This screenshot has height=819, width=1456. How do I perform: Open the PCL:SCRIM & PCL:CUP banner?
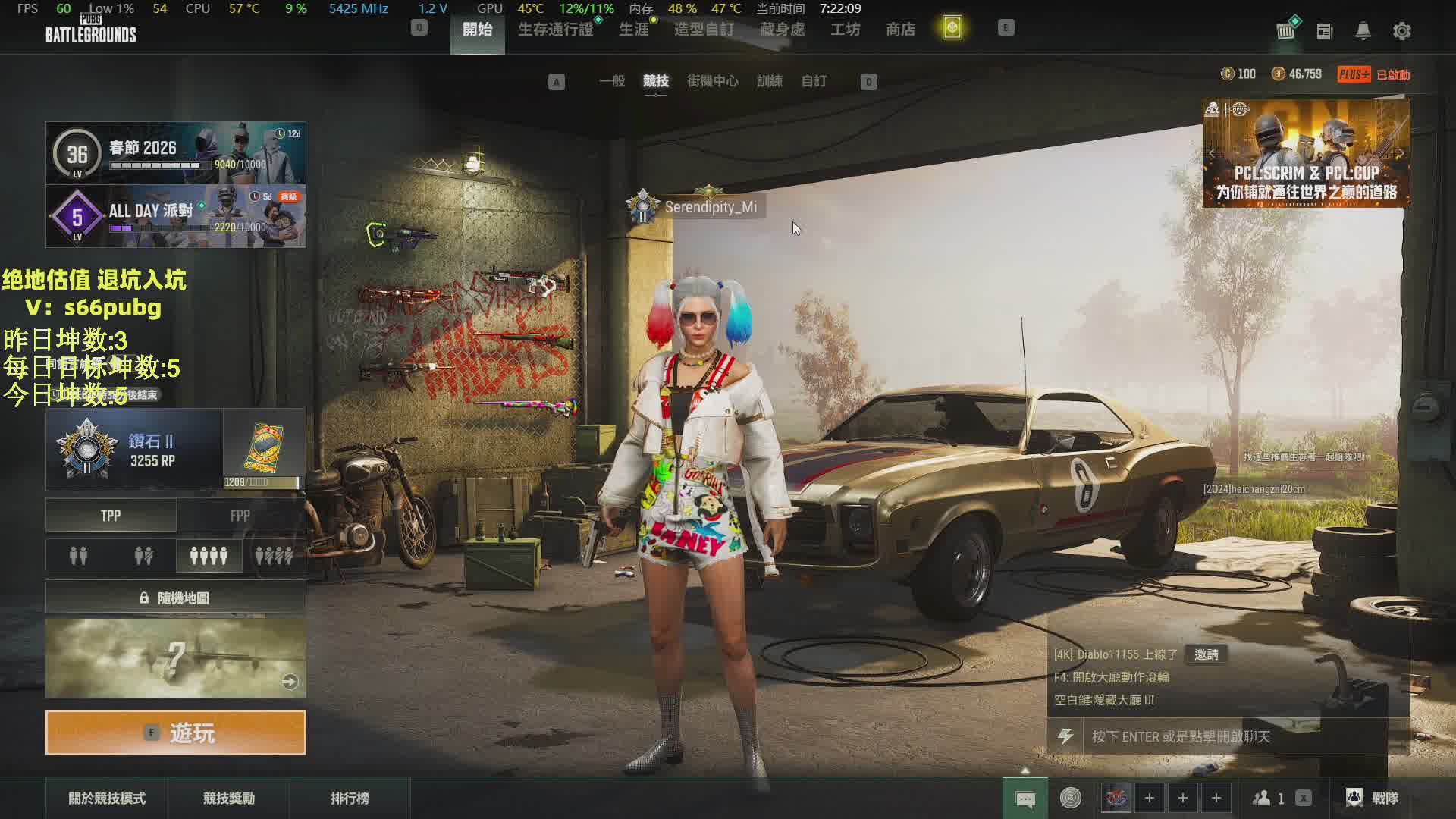pos(1306,153)
